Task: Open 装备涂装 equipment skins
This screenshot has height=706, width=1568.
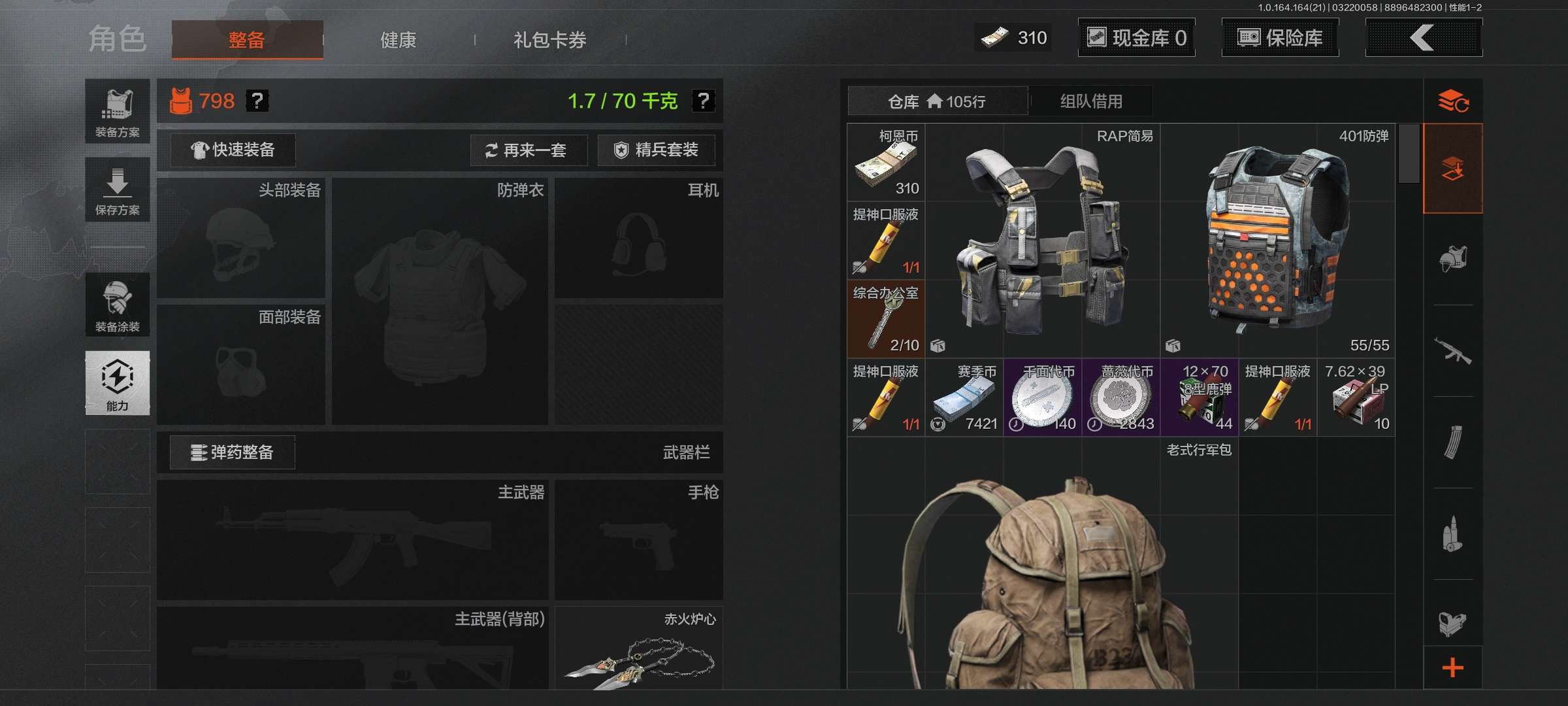Action: point(118,305)
